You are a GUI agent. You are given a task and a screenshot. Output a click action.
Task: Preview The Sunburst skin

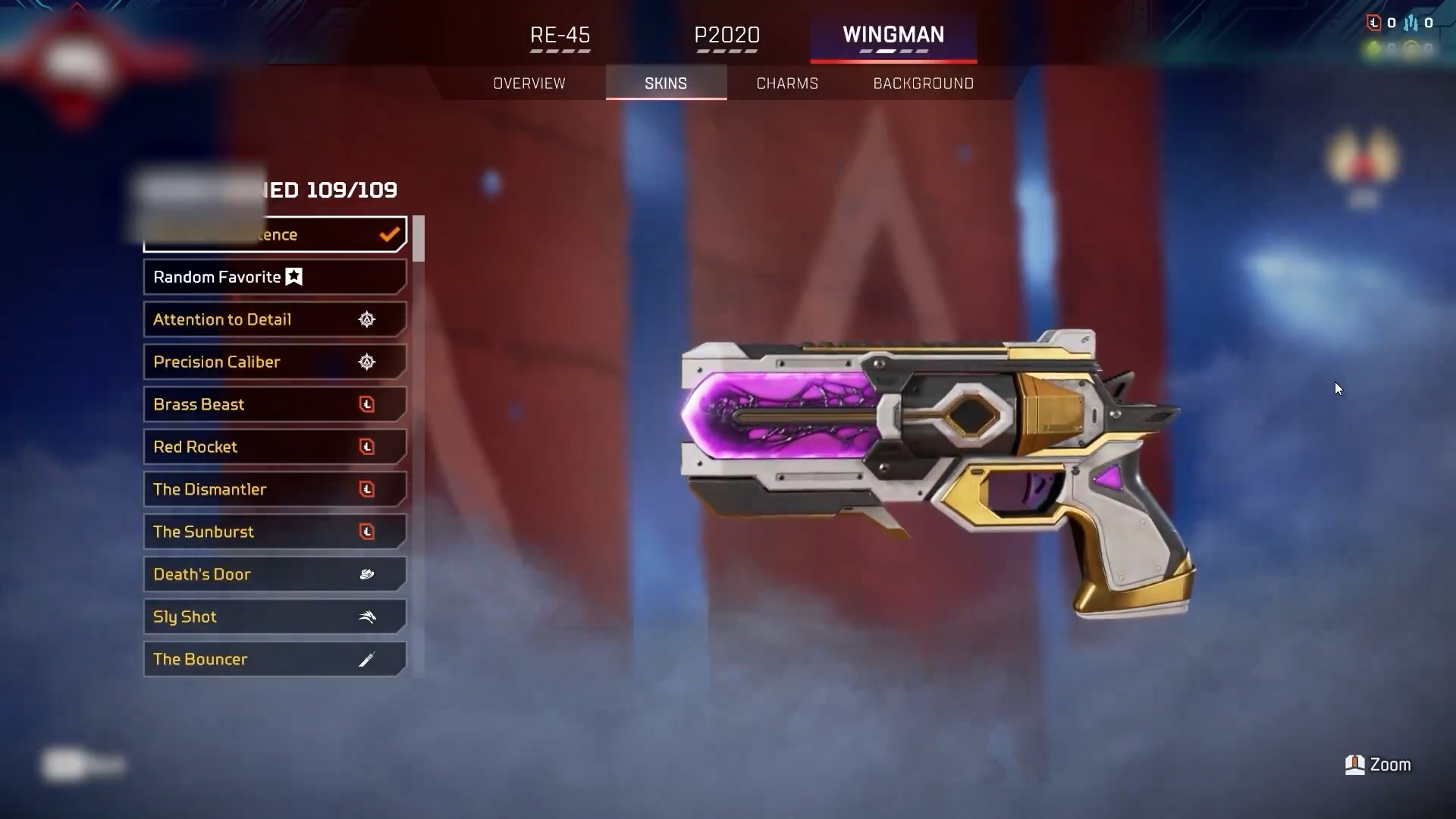pos(275,532)
